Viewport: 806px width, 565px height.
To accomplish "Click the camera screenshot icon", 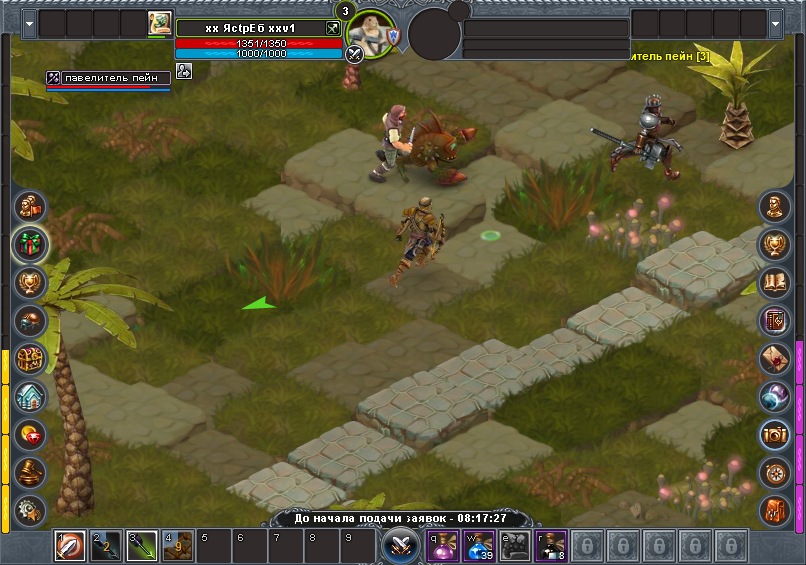I will pos(775,434).
